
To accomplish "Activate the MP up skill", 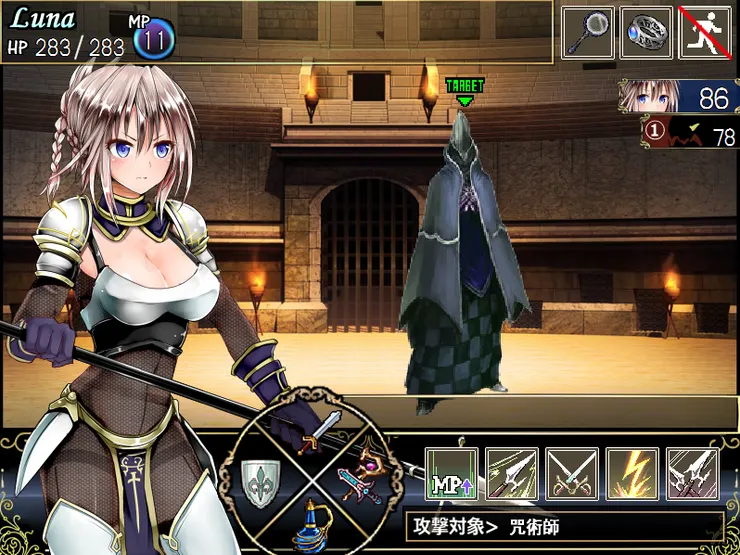I will click(452, 473).
